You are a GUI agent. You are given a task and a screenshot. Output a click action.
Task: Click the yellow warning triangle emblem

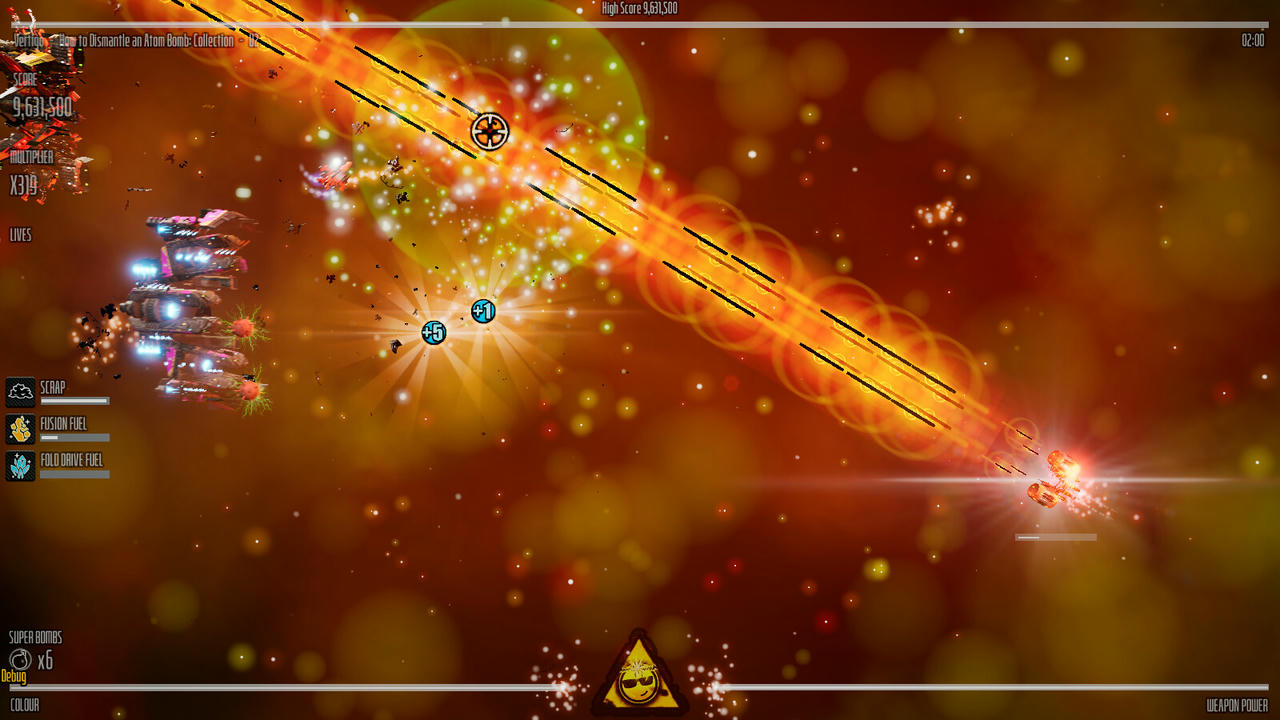(639, 675)
